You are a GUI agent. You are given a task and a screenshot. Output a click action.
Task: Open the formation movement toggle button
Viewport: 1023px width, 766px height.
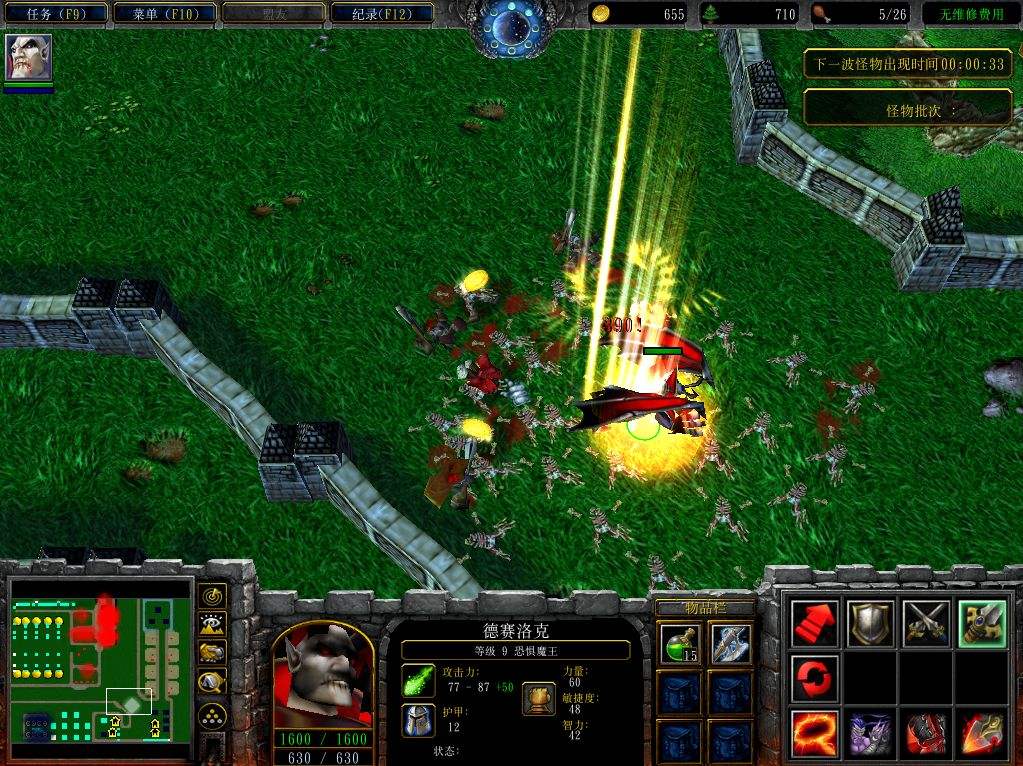click(212, 715)
